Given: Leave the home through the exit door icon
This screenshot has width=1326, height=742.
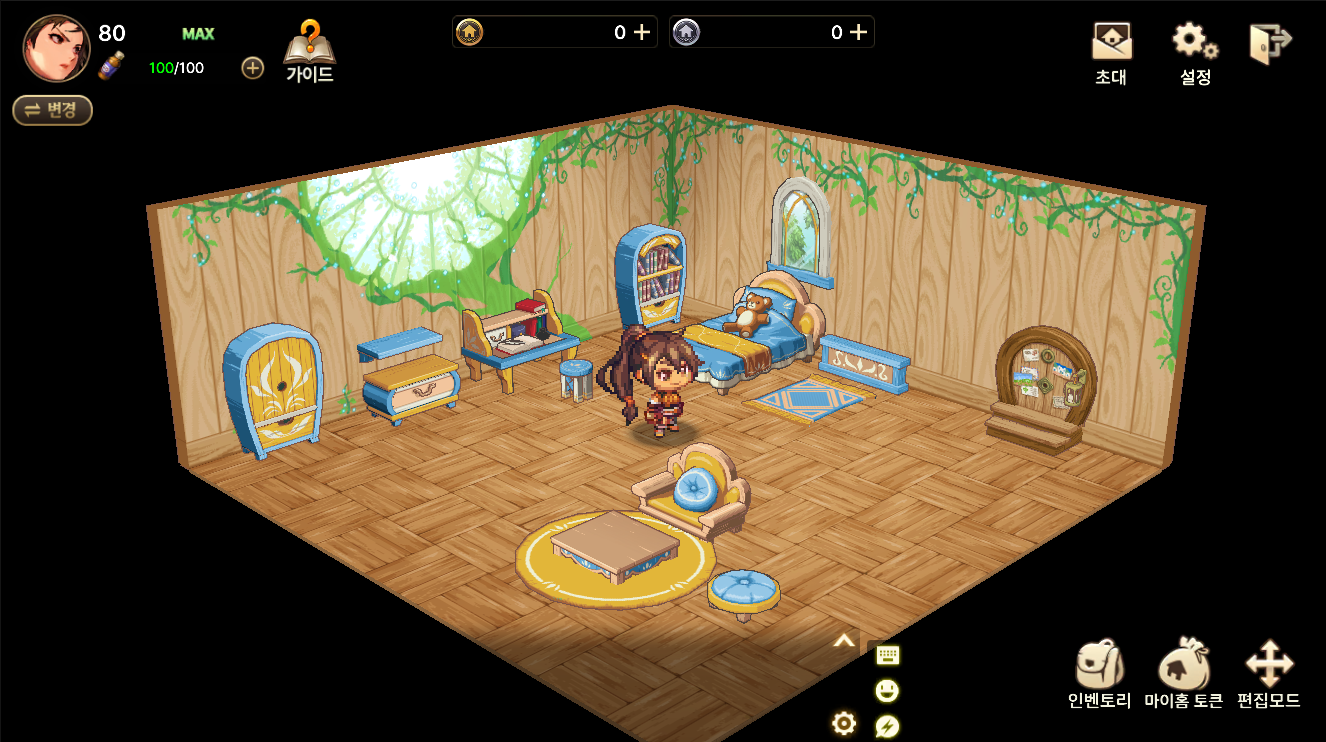Looking at the screenshot, I should 1270,44.
